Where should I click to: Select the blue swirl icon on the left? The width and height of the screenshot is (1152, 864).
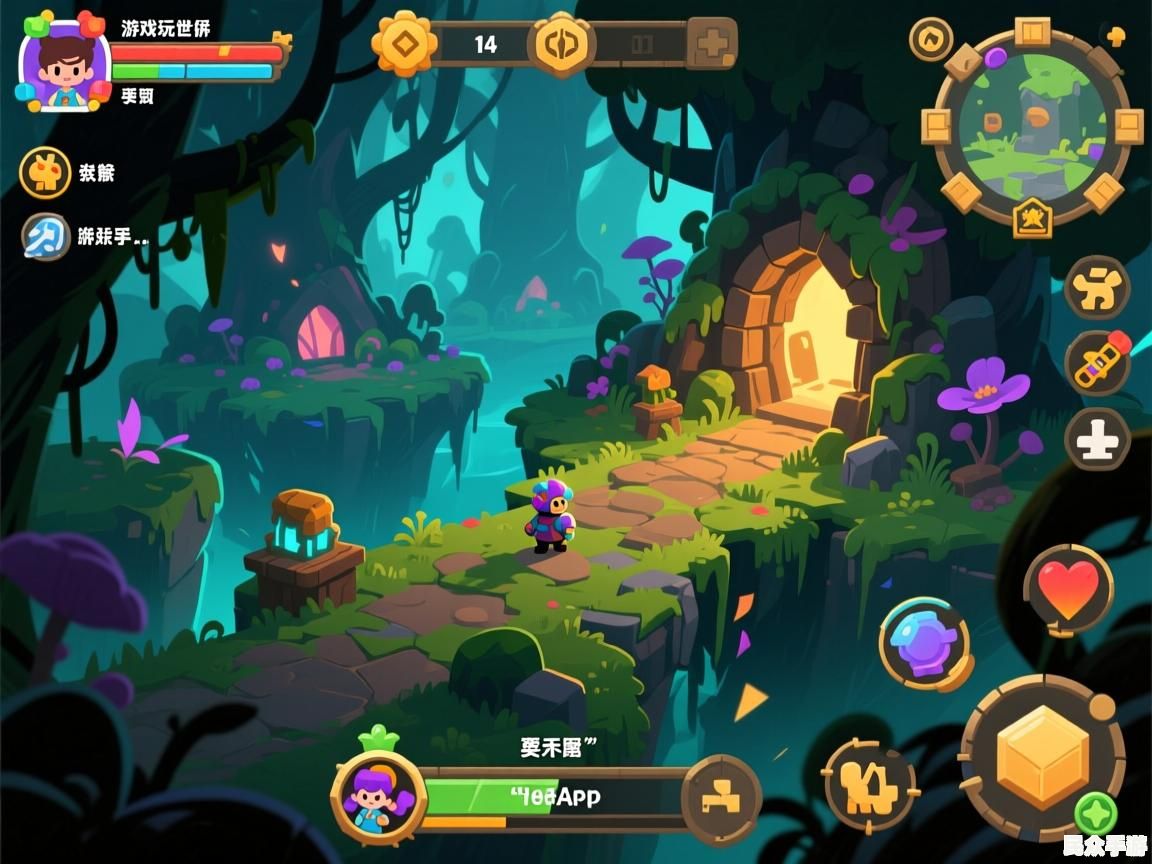(45, 237)
